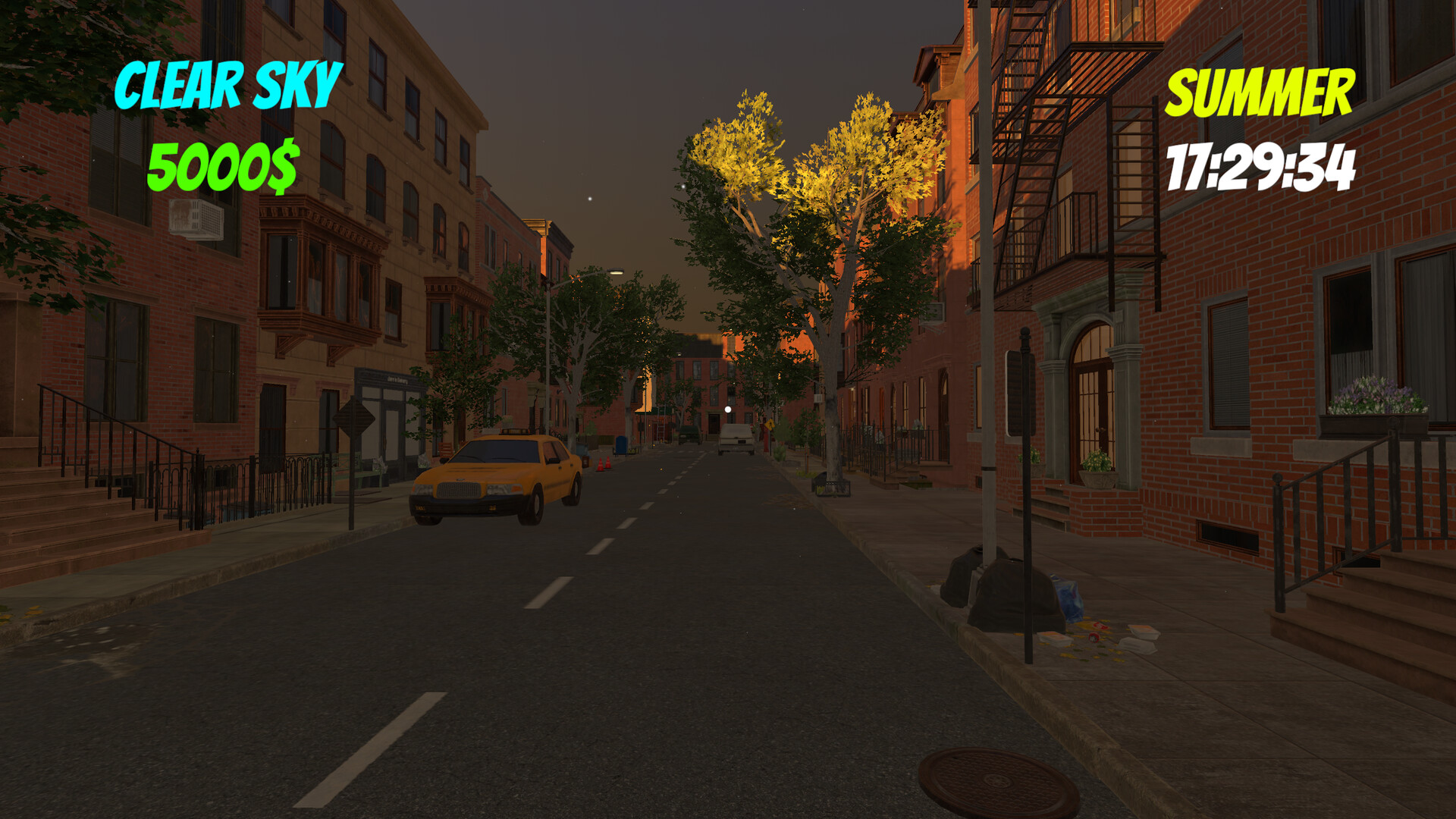The height and width of the screenshot is (819, 1456).
Task: Click the yellow pedestrian sign on the right
Action: coord(770,425)
